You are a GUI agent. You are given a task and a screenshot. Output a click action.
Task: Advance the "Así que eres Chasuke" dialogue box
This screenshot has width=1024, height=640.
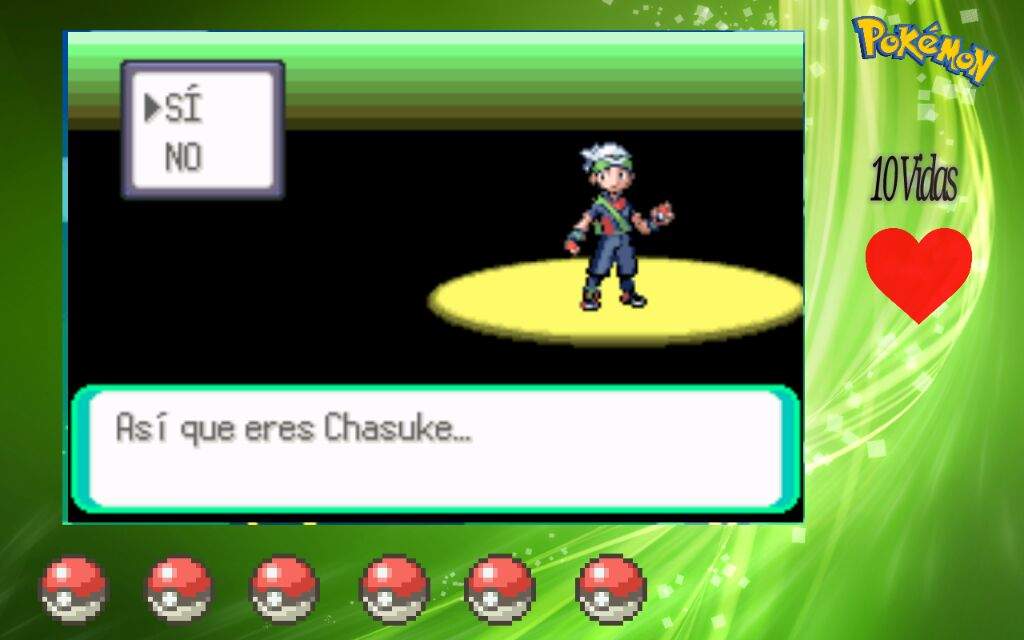click(434, 448)
